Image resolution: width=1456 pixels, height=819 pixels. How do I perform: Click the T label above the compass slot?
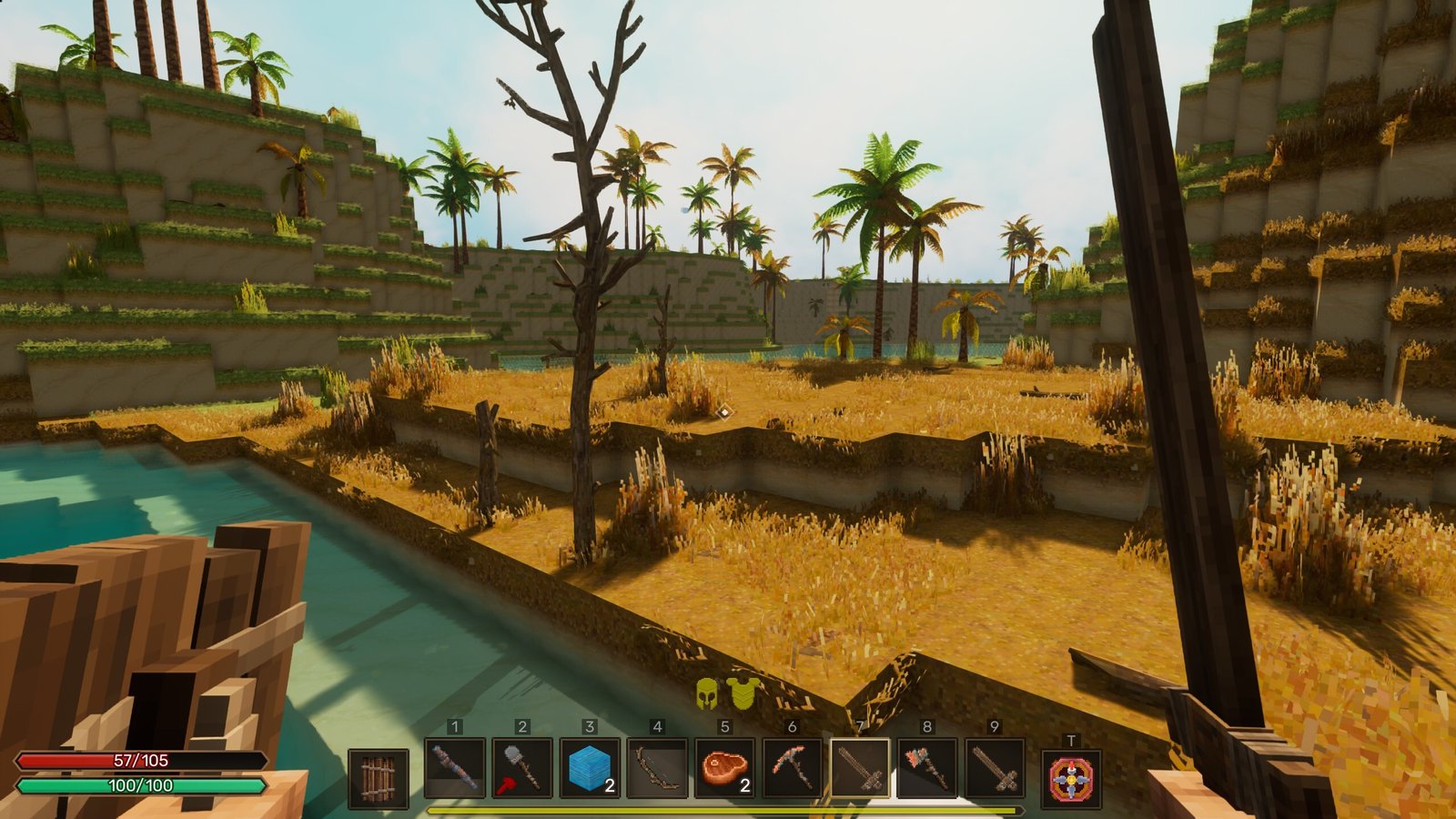click(x=1072, y=741)
